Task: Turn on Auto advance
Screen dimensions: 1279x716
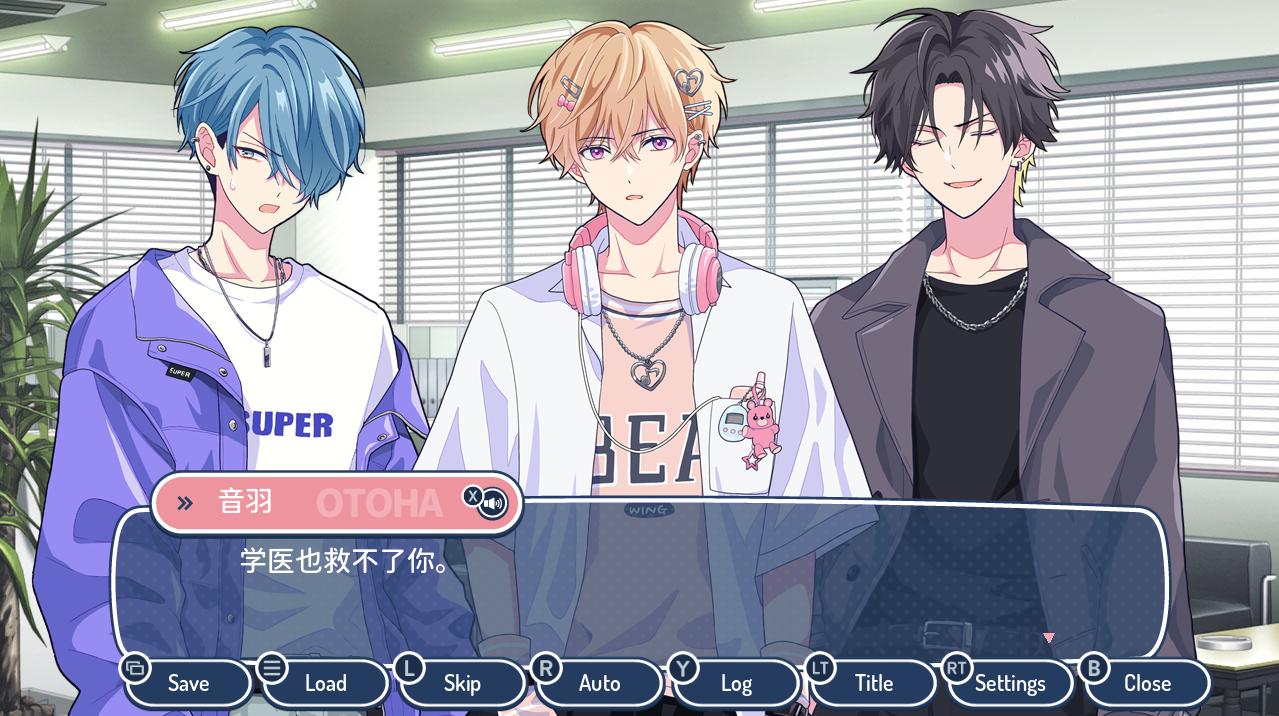Action: pyautogui.click(x=599, y=683)
